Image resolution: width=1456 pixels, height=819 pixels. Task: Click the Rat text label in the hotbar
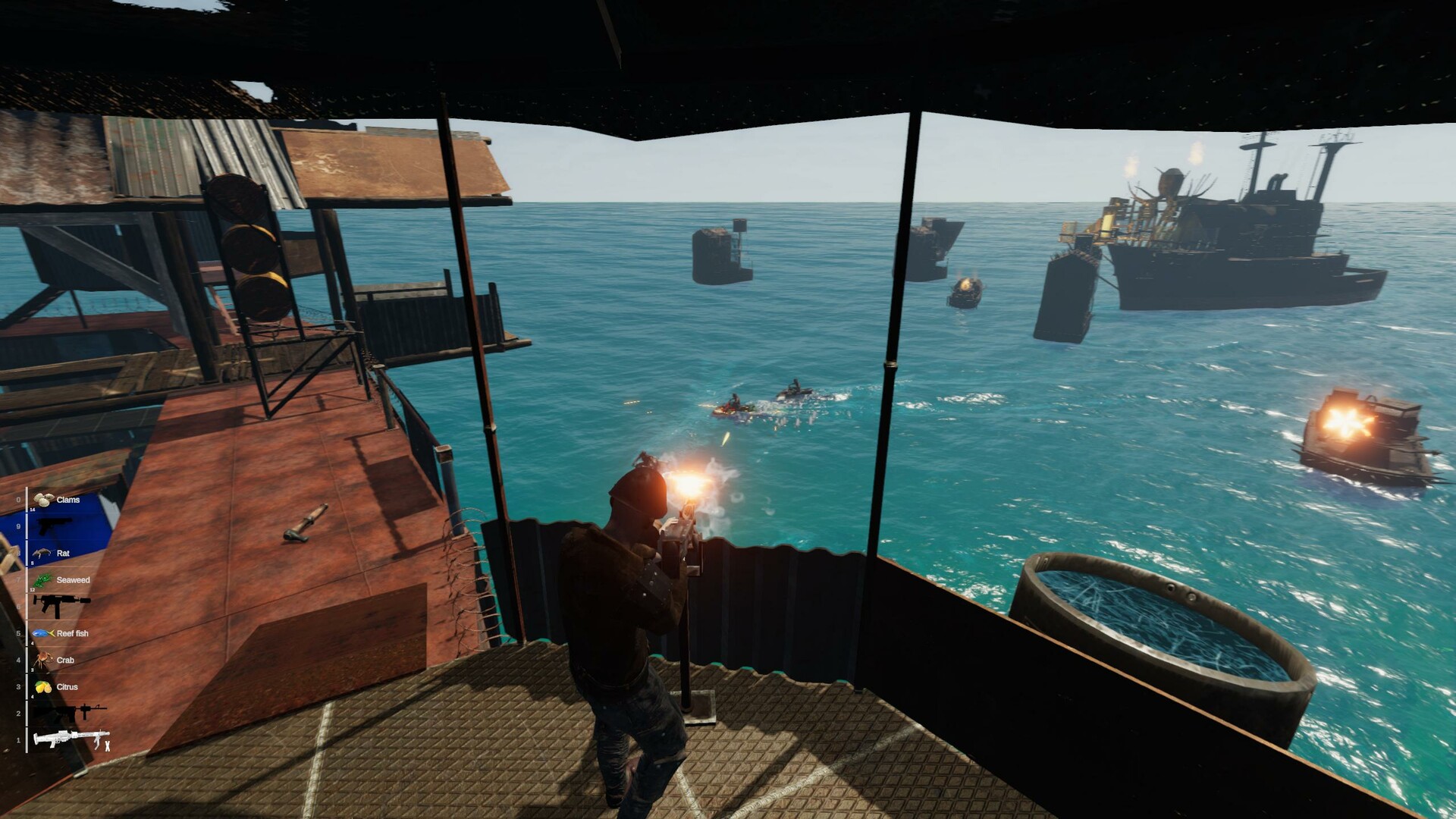click(63, 554)
